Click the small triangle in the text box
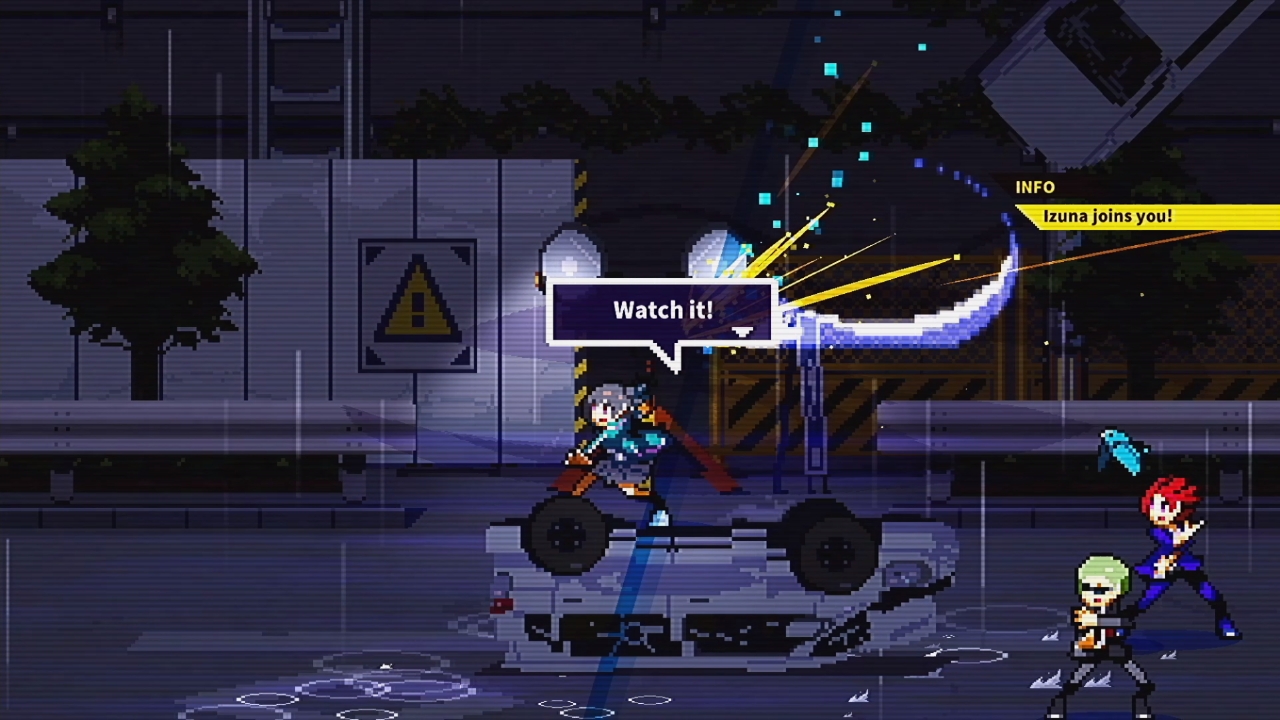1280x720 pixels. pos(744,330)
